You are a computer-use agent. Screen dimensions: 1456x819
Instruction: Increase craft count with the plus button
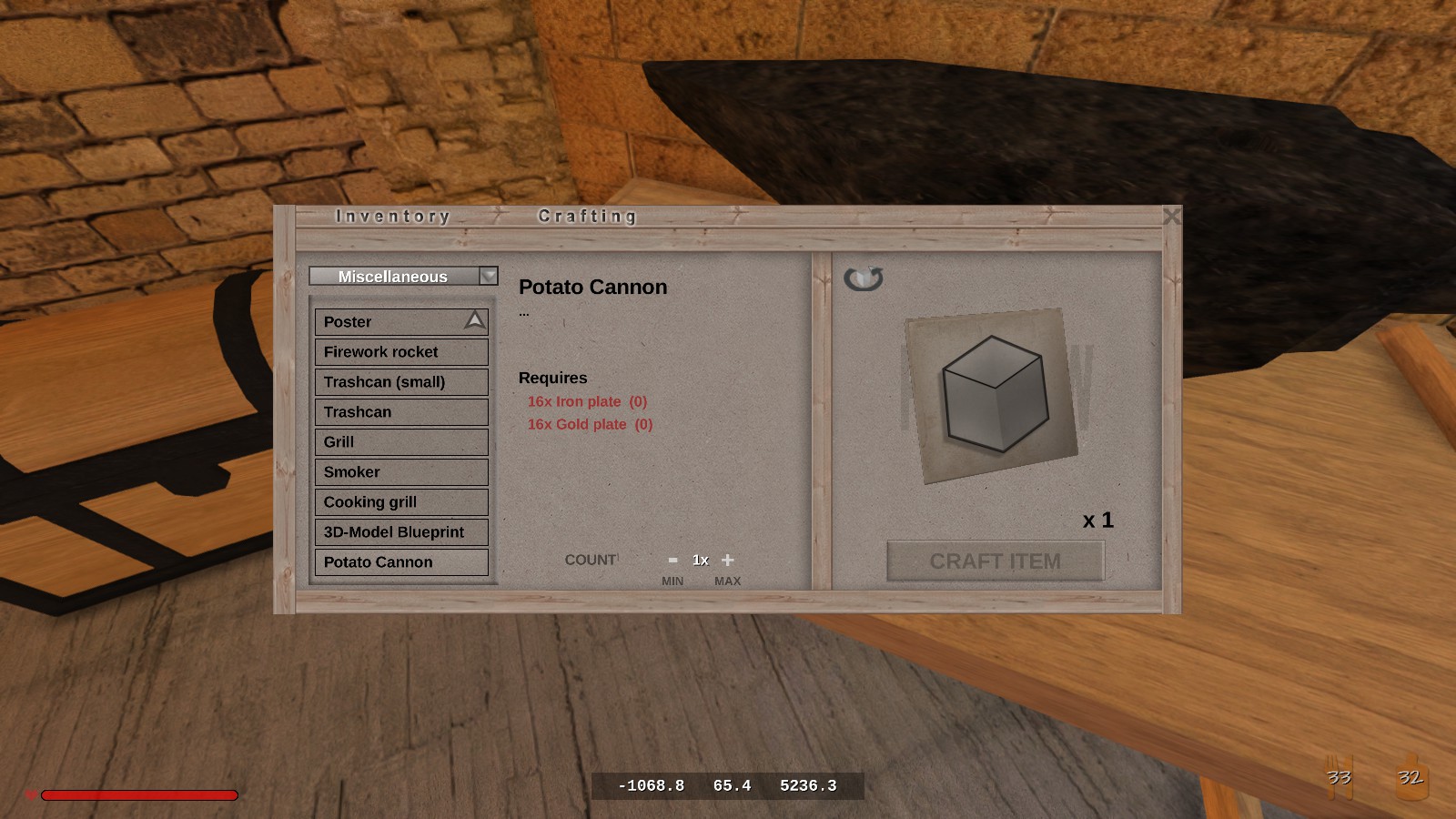click(x=728, y=561)
